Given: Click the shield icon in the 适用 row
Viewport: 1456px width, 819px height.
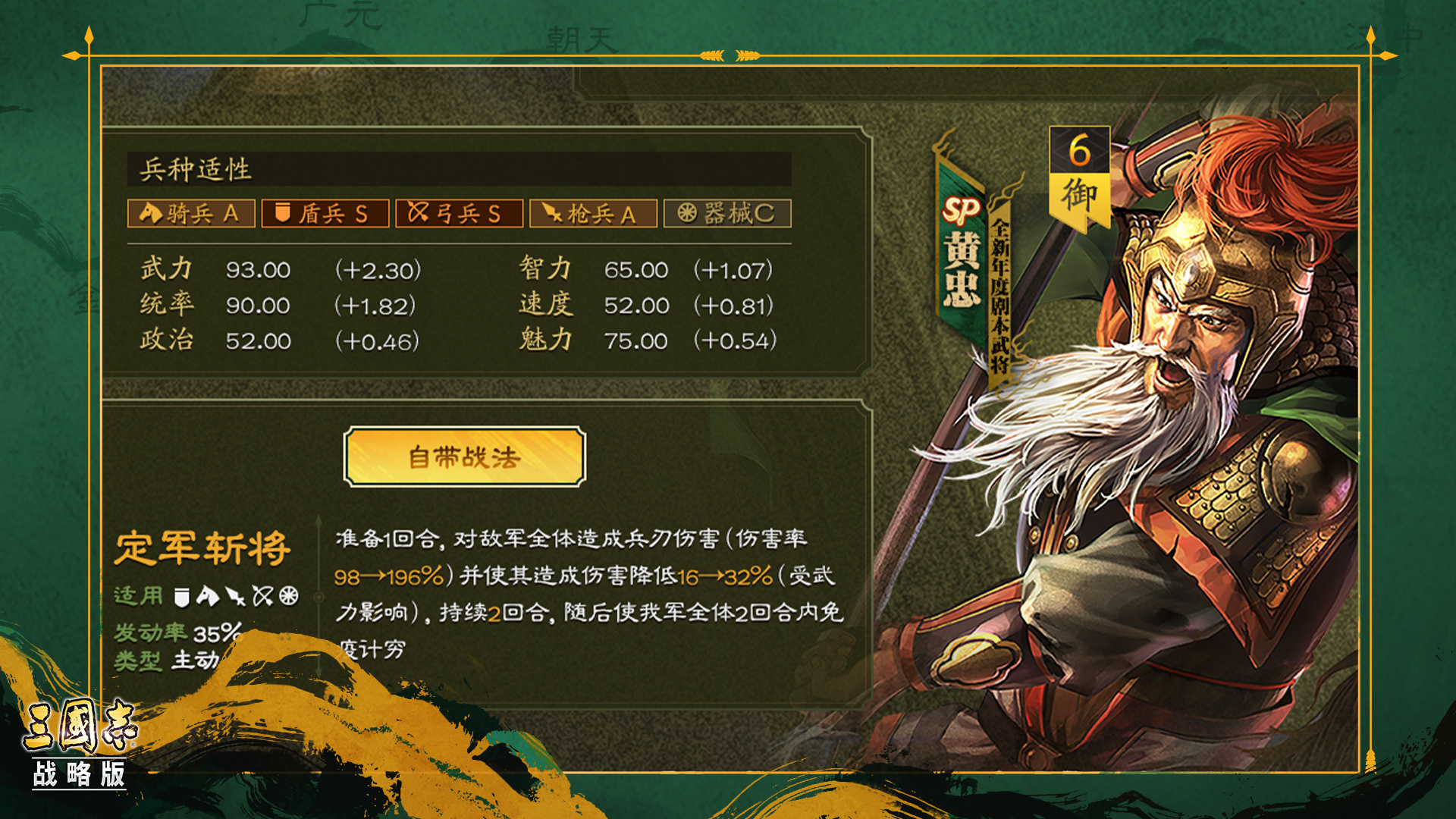Looking at the screenshot, I should (x=182, y=598).
